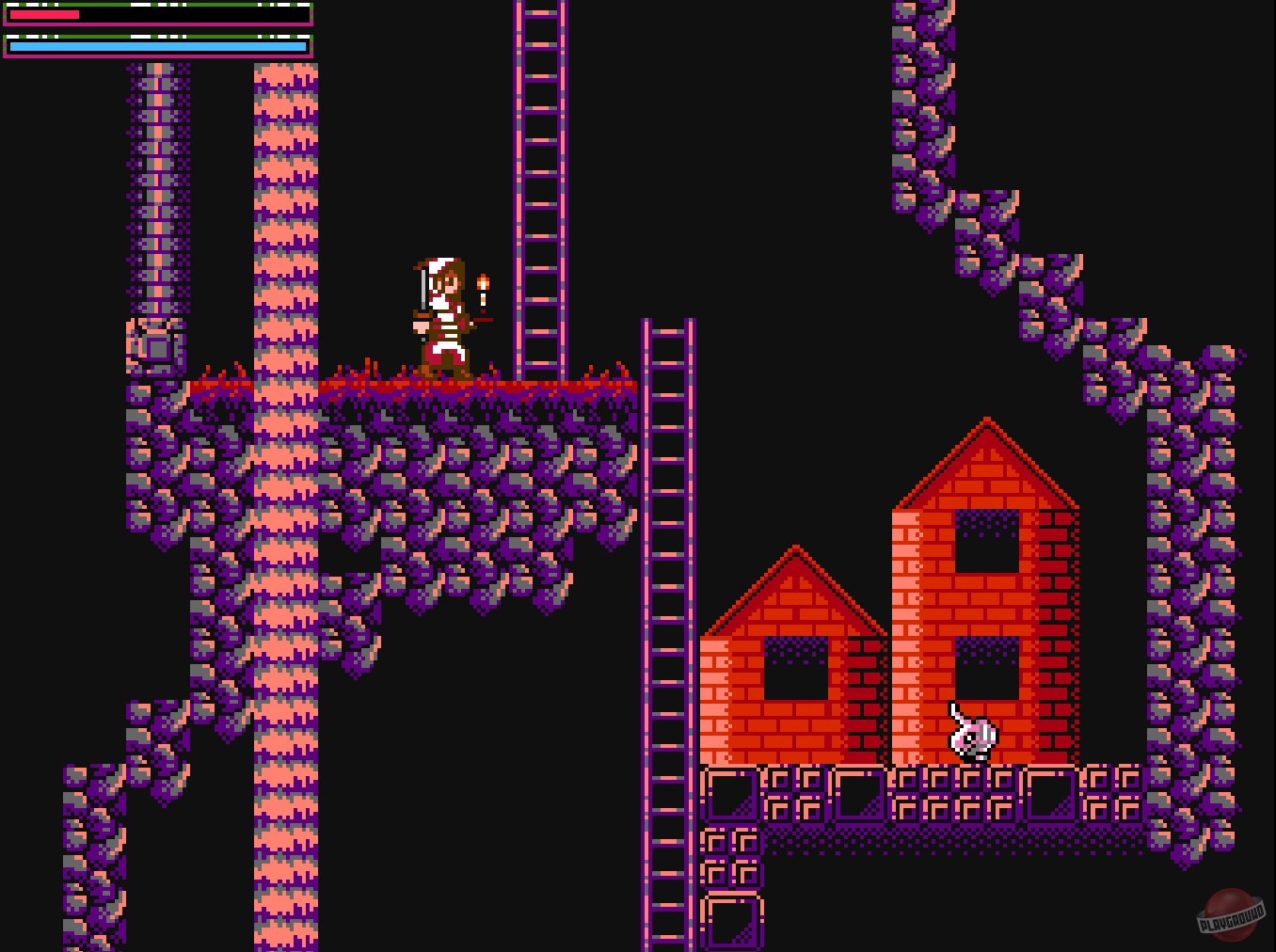Select the PLAYGROUND planet logo watermark
1276x952 pixels.
(1231, 915)
